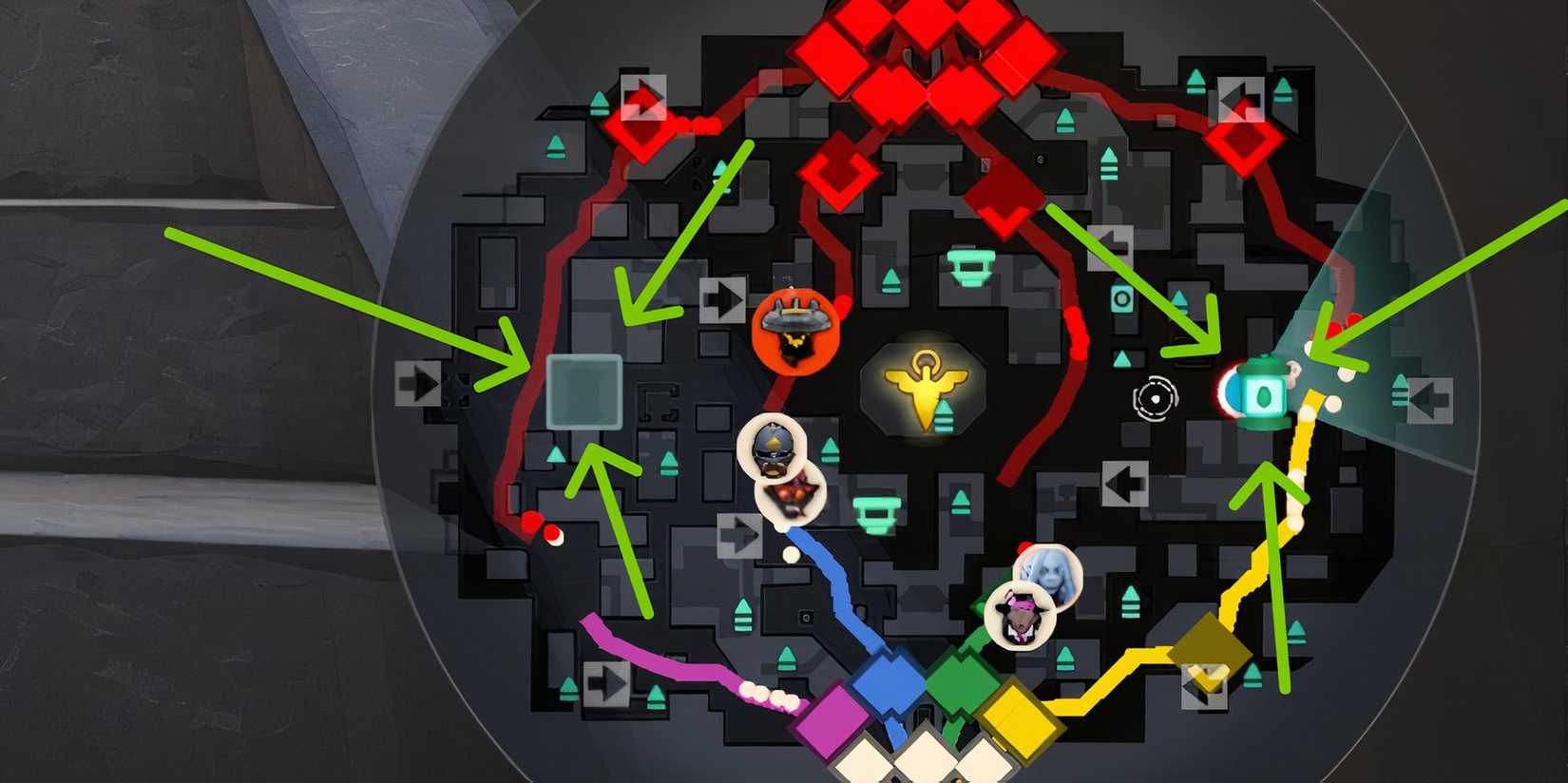Click the dashed circle cooldown marker left of teleporter
1568x783 pixels.
[x=1156, y=400]
